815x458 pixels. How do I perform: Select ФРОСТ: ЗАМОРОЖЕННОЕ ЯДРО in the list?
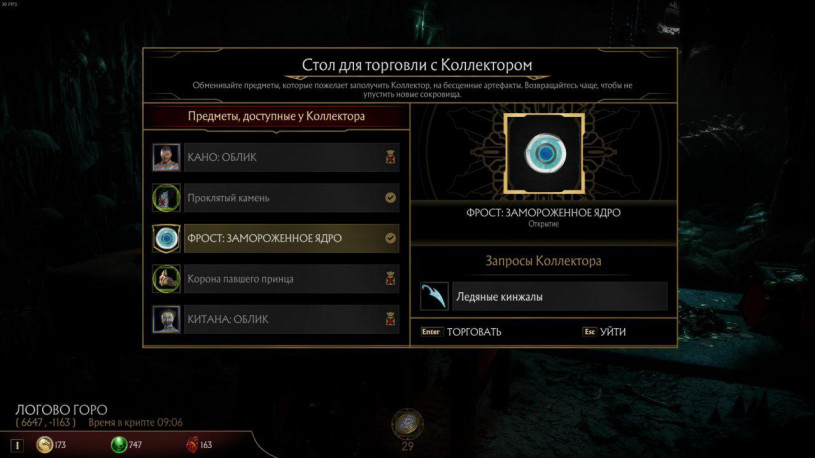click(x=276, y=238)
